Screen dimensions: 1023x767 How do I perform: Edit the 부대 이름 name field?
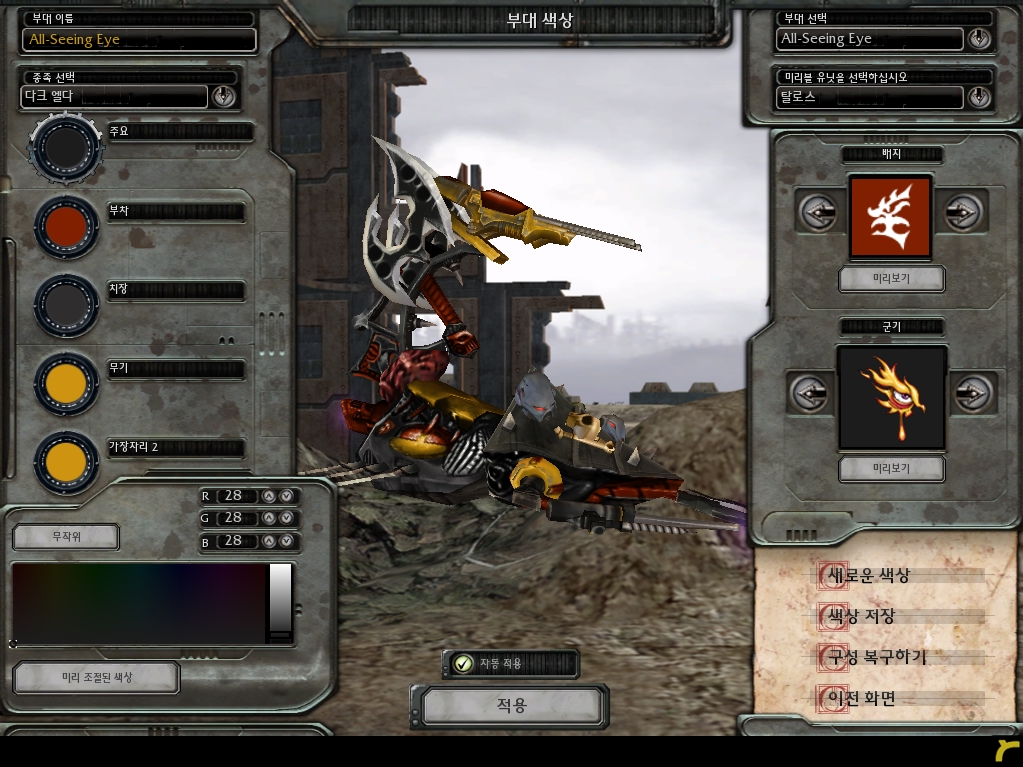139,40
